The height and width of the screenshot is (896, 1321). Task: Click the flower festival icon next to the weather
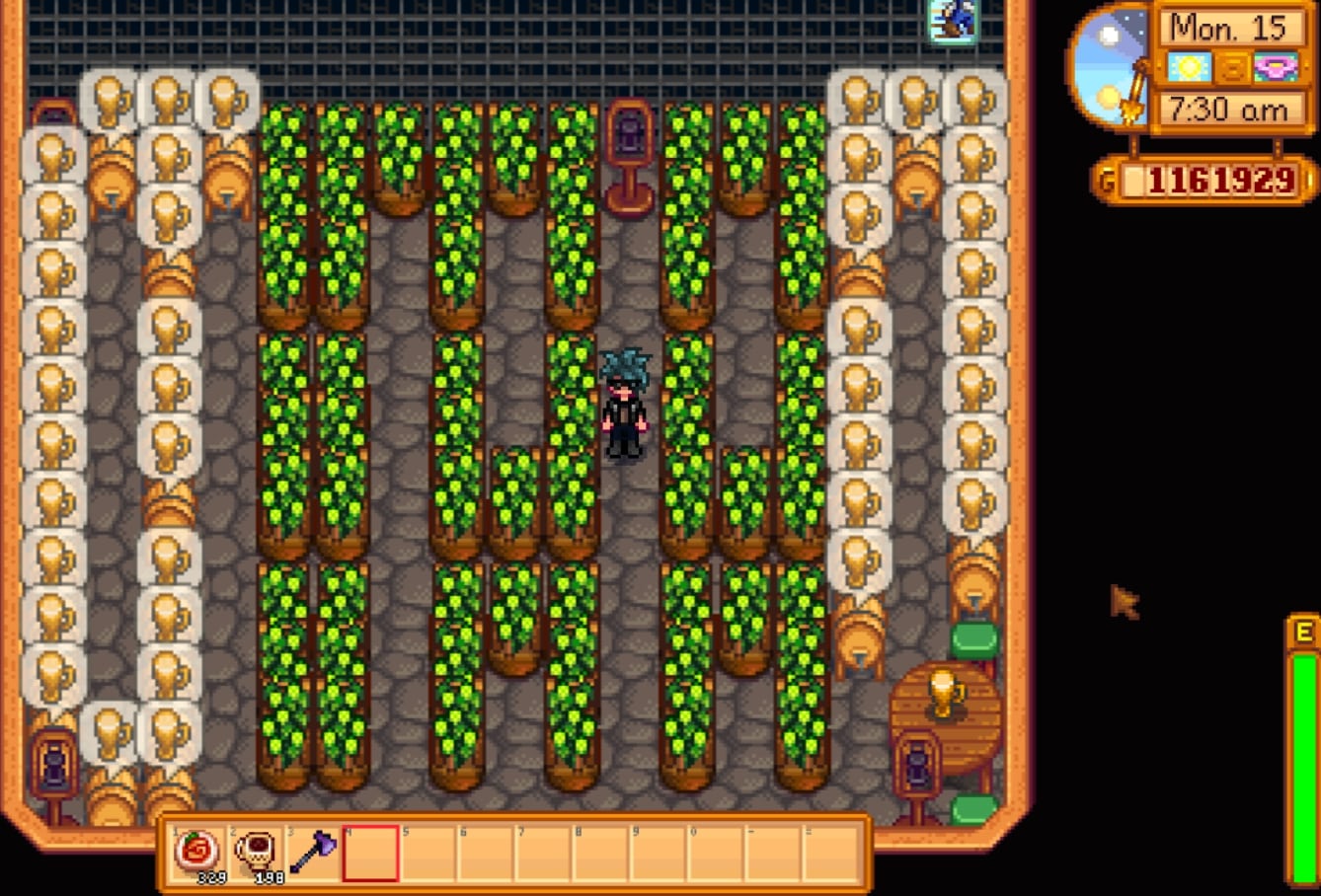point(1276,68)
